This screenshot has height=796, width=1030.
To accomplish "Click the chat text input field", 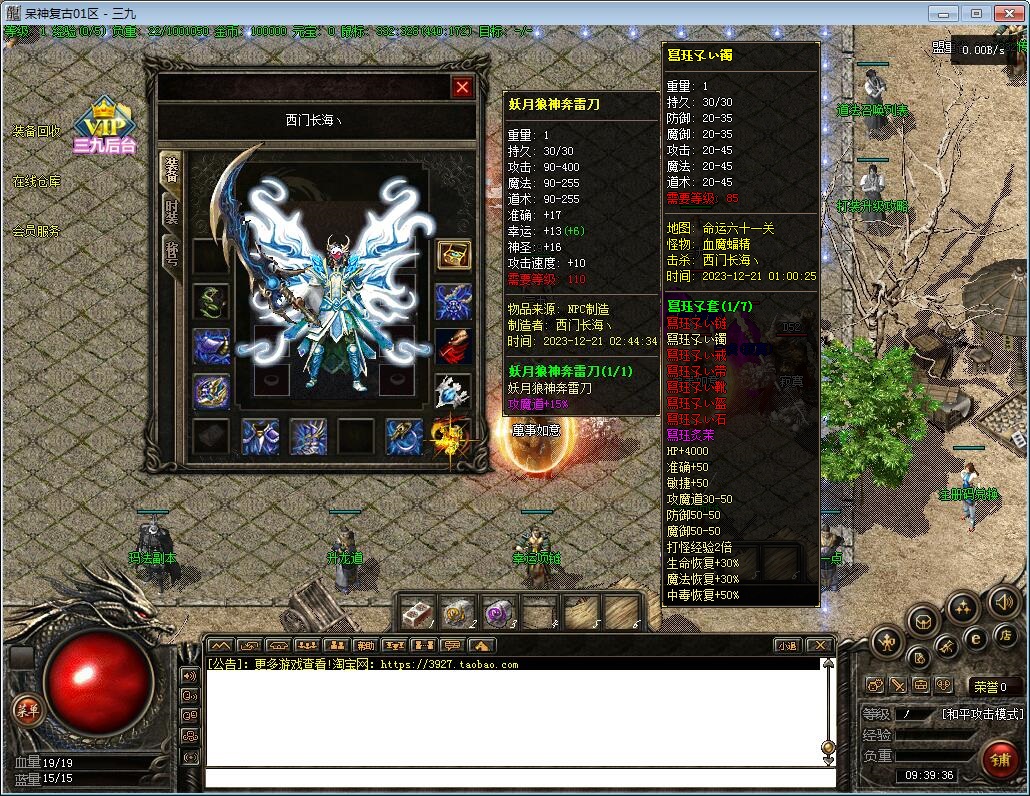I will (515, 777).
